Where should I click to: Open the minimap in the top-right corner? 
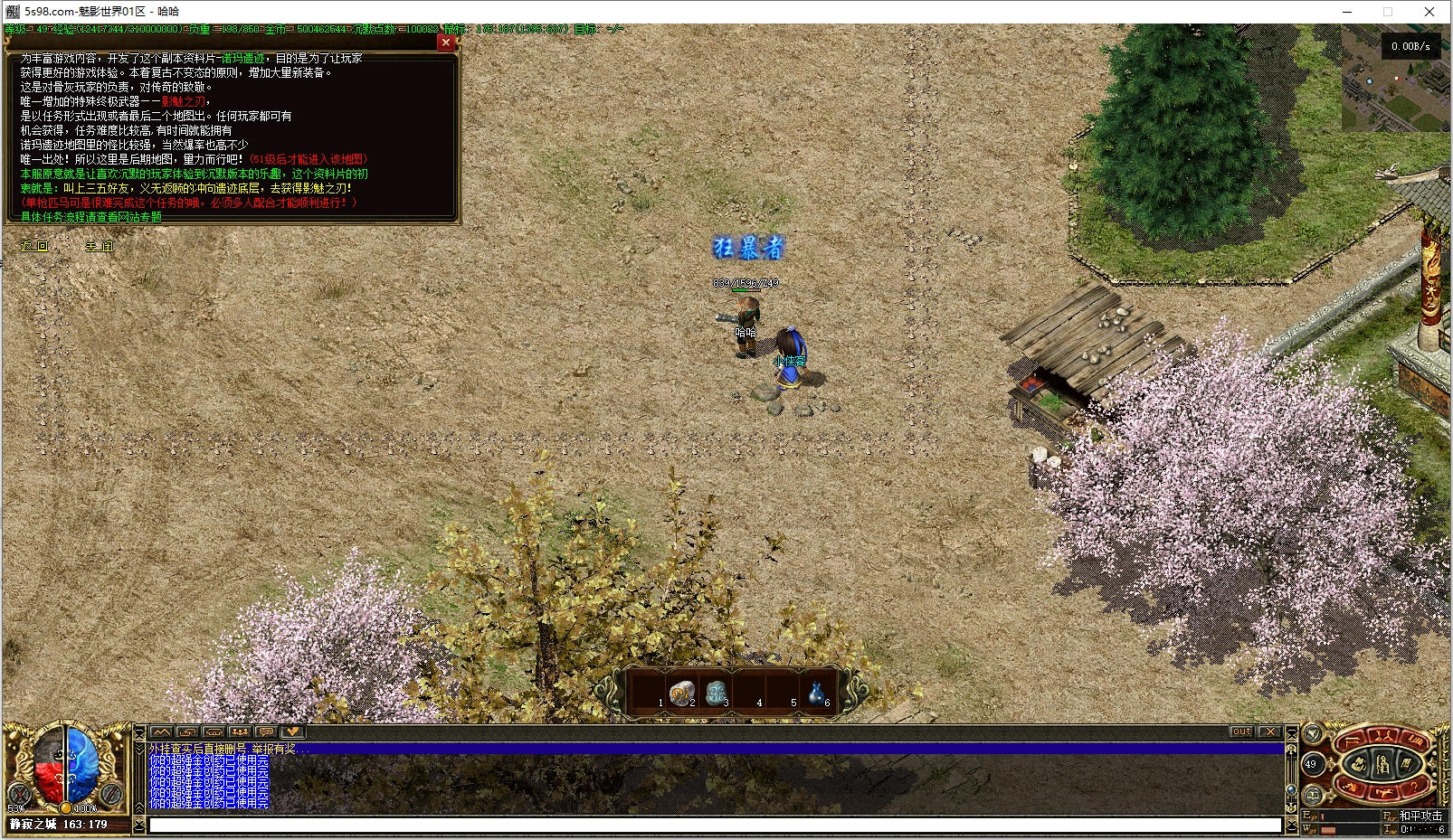(x=1394, y=78)
